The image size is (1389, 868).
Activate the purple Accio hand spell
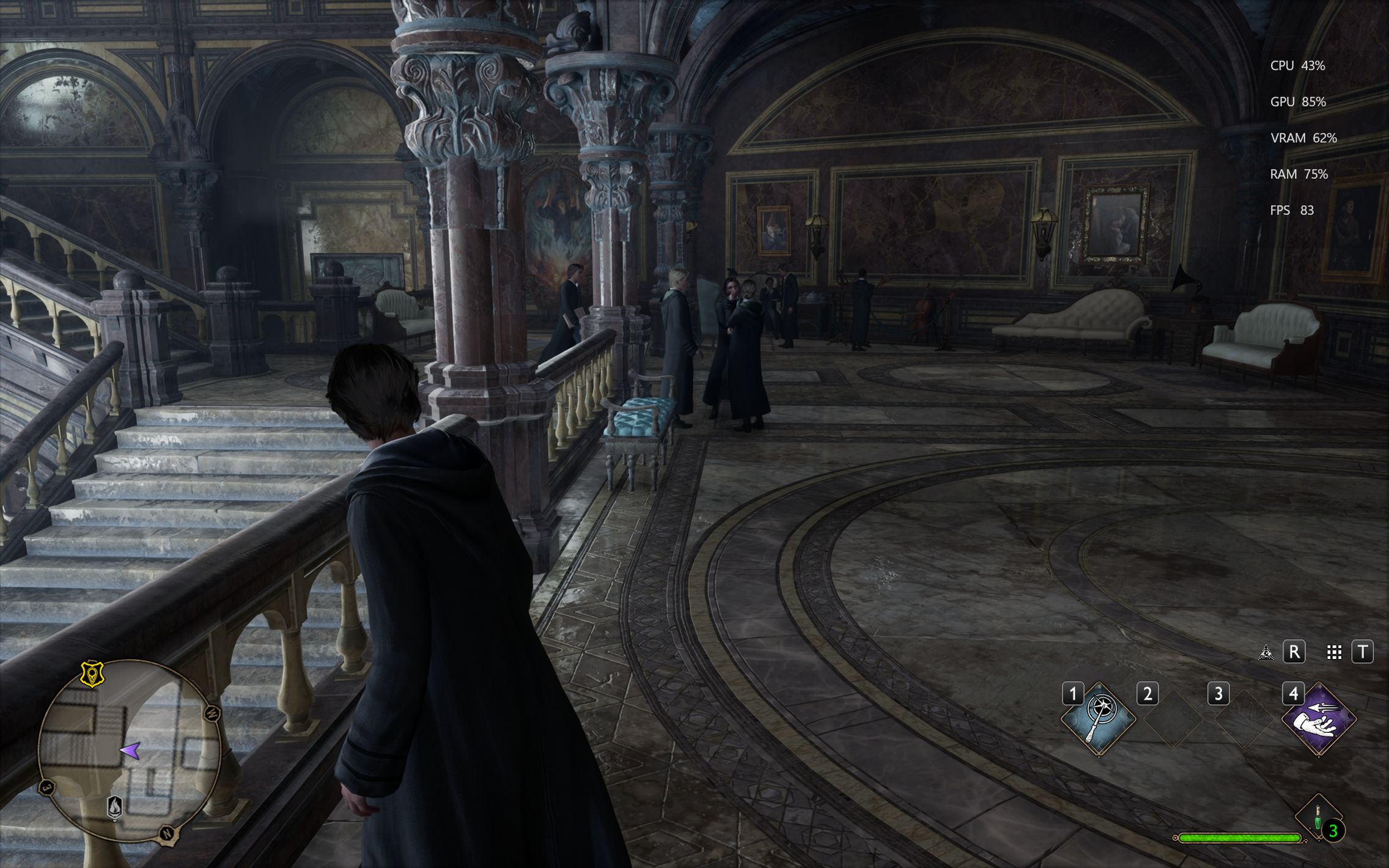[x=1319, y=718]
